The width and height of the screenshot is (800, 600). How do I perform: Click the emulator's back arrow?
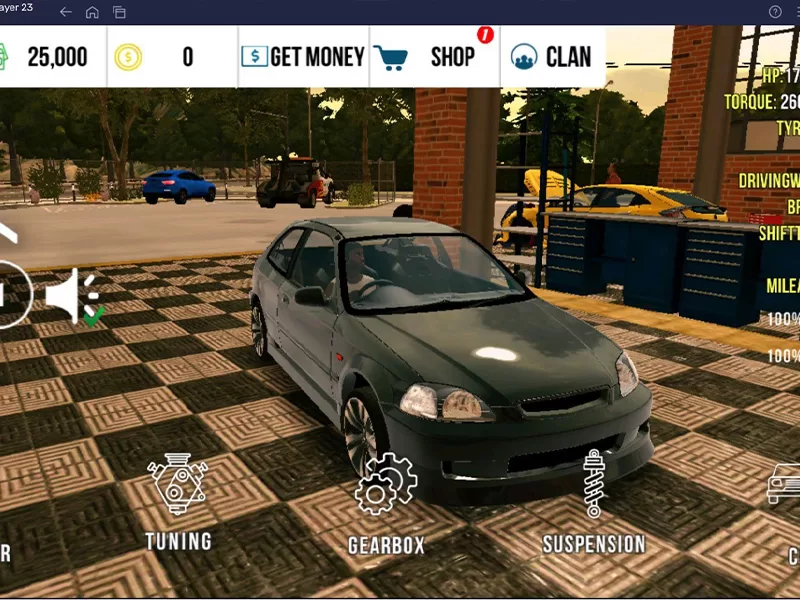[x=66, y=12]
